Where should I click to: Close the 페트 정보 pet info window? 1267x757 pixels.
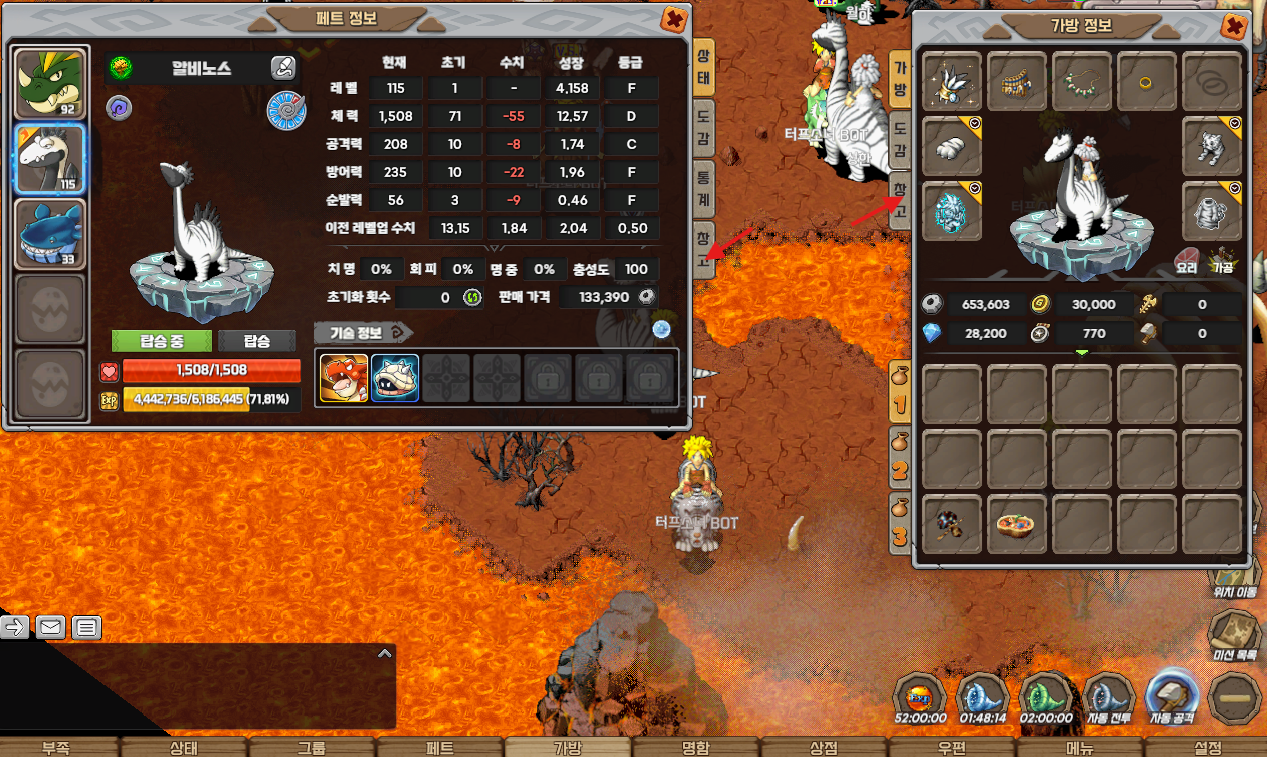675,18
